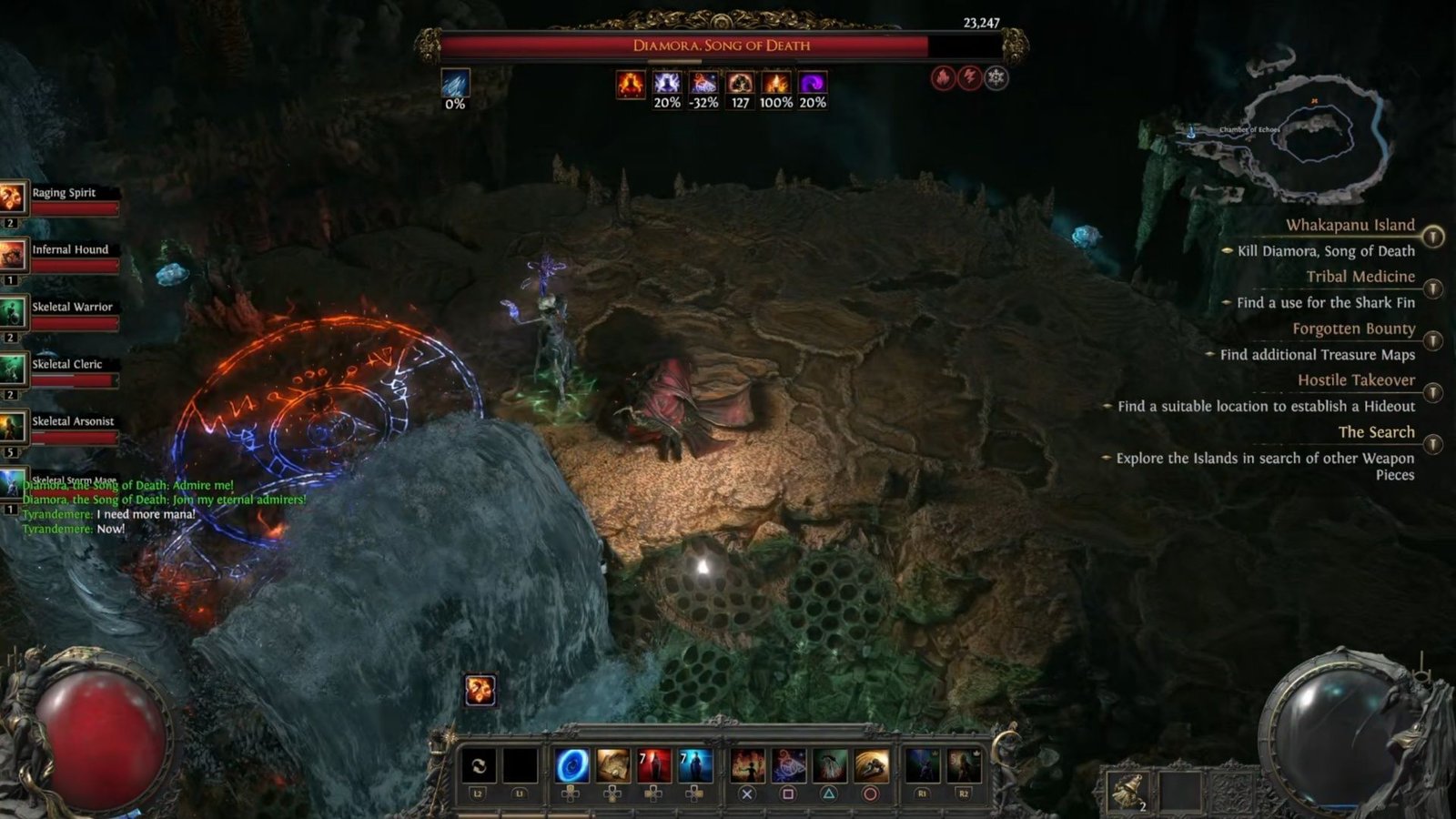Viewport: 1456px width, 819px height.
Task: Inspect the boss's blue ice shard debuff icon
Action: 455,83
